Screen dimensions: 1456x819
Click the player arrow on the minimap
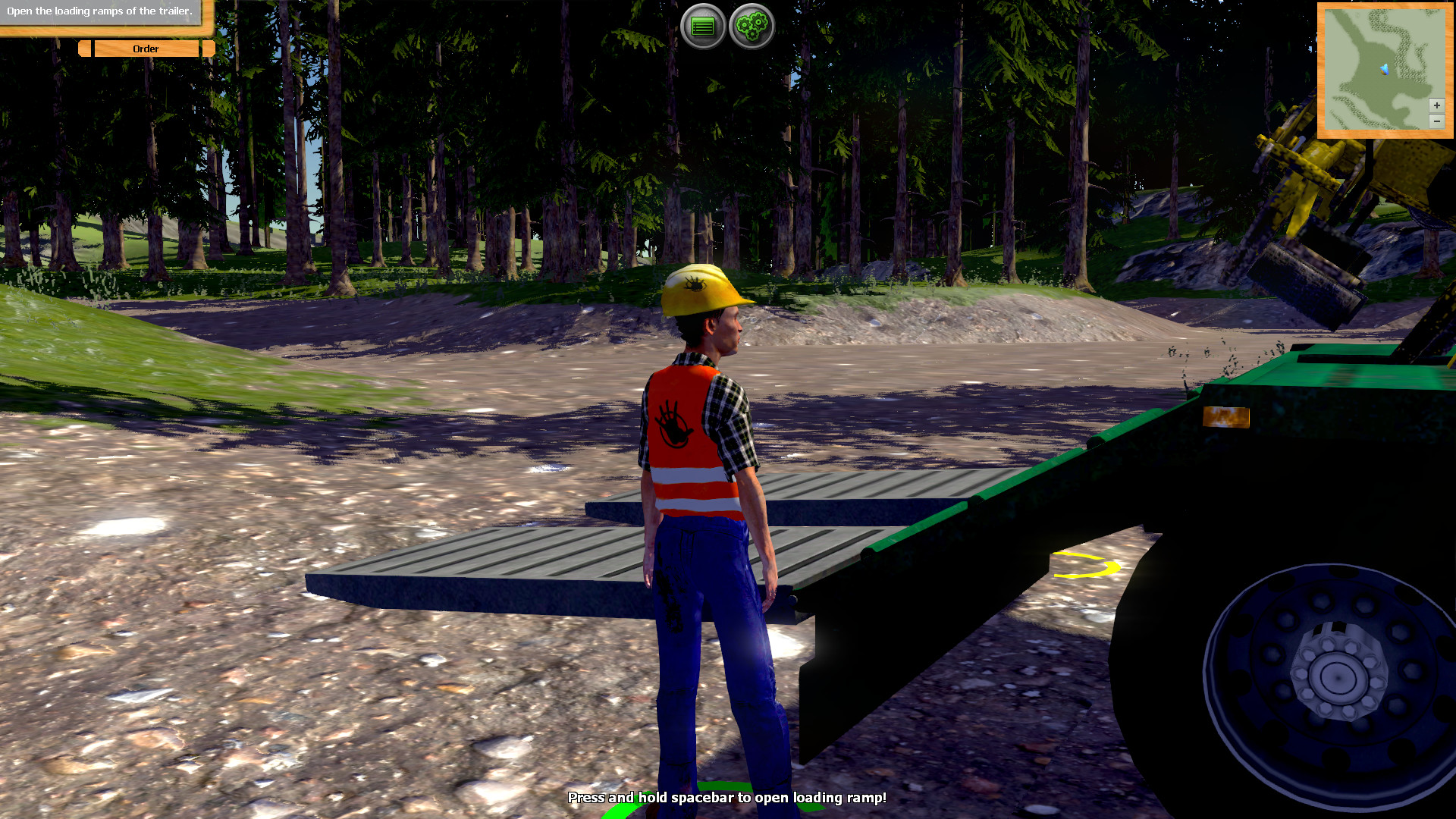click(x=1385, y=67)
